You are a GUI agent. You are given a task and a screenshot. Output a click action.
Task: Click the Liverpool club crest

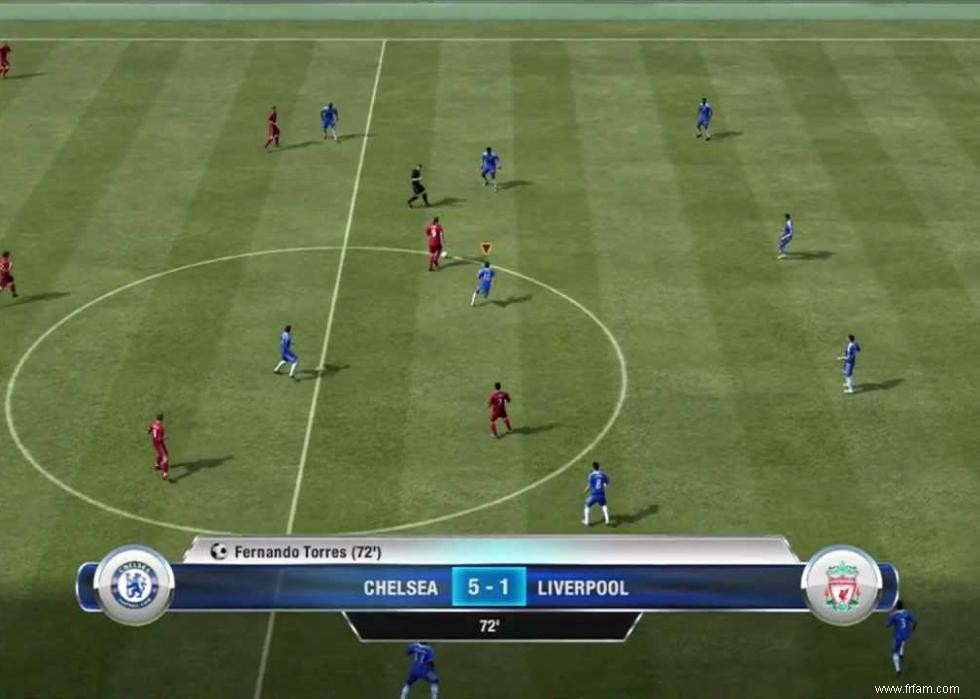(842, 586)
